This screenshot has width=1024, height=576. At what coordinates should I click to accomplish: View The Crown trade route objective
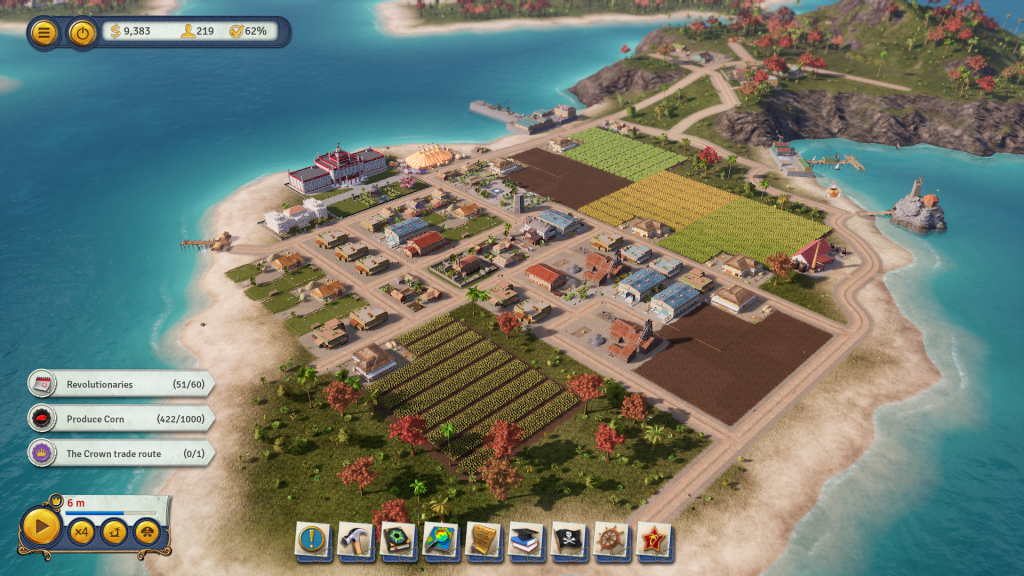click(x=120, y=453)
